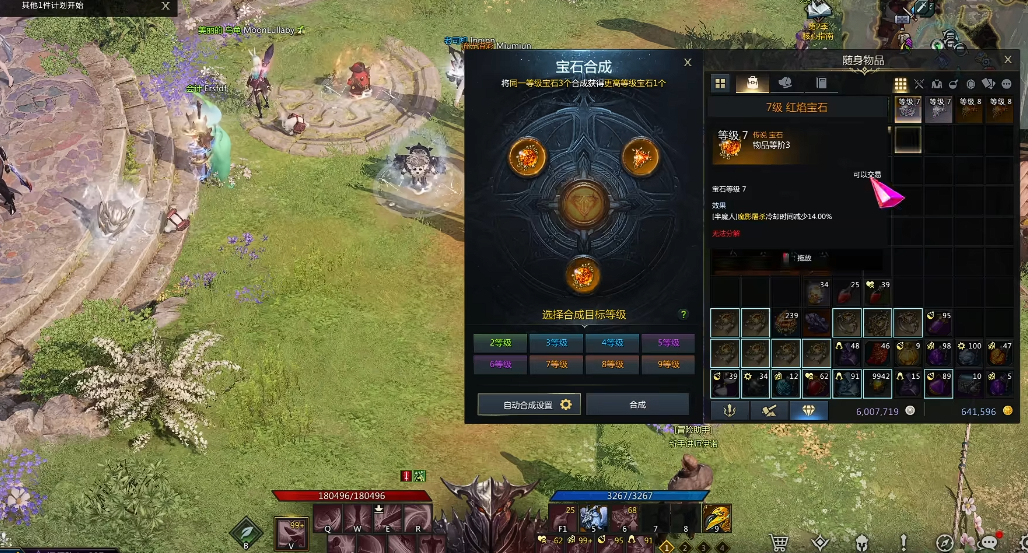1028x553 pixels.
Task: Close the gem fusion window
Action: pyautogui.click(x=687, y=62)
